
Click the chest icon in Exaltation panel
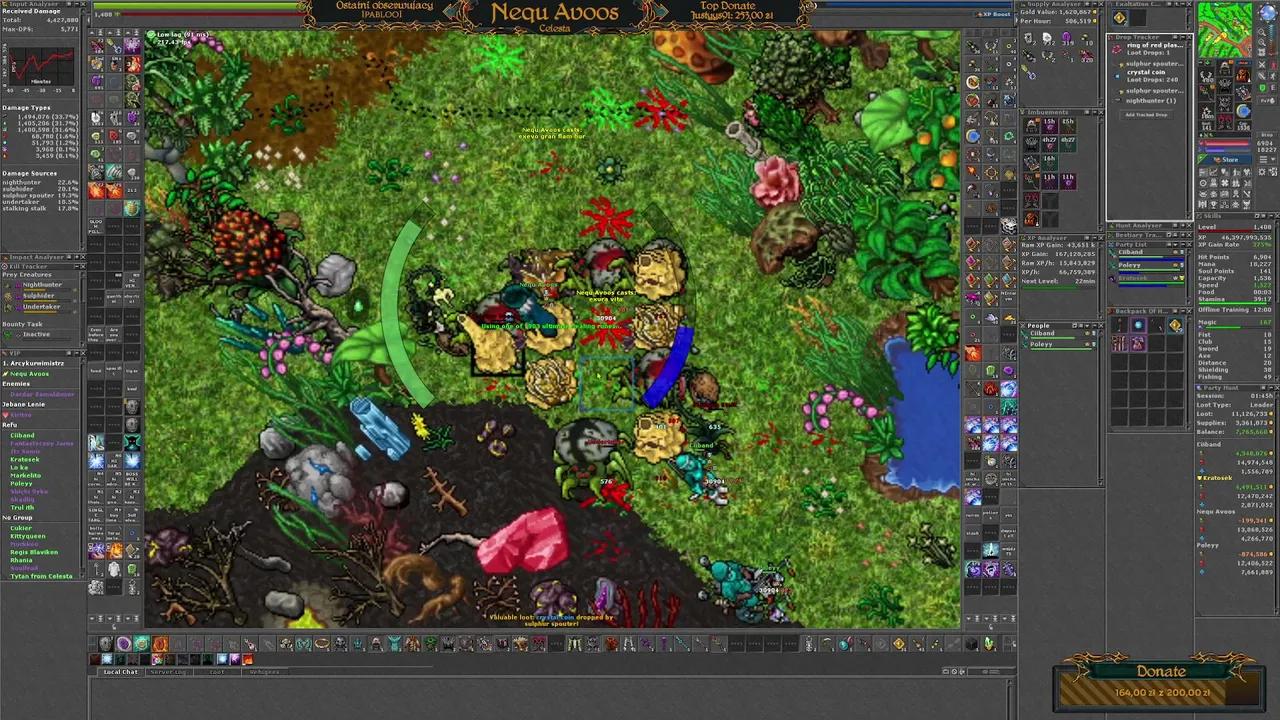(1119, 17)
